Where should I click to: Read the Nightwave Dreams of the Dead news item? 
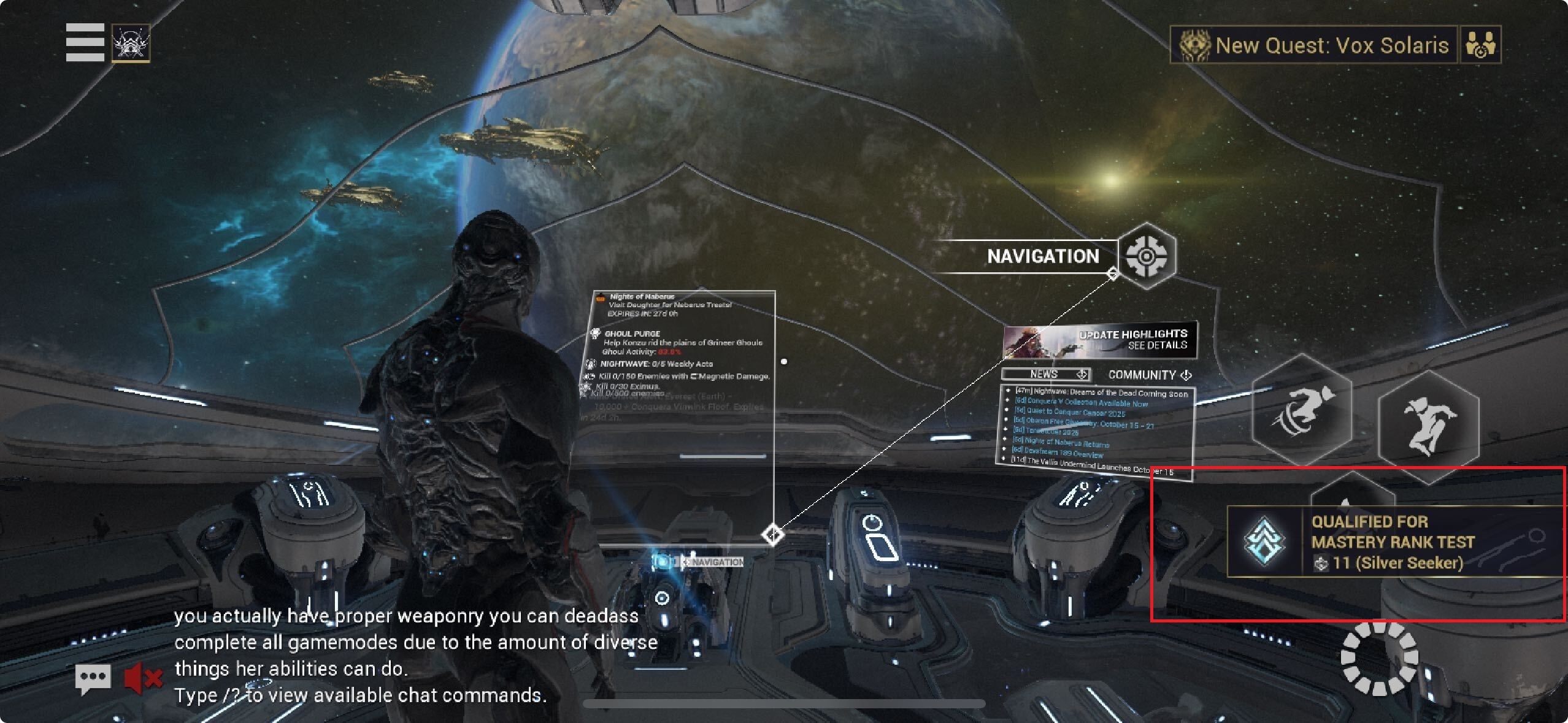(x=1101, y=392)
